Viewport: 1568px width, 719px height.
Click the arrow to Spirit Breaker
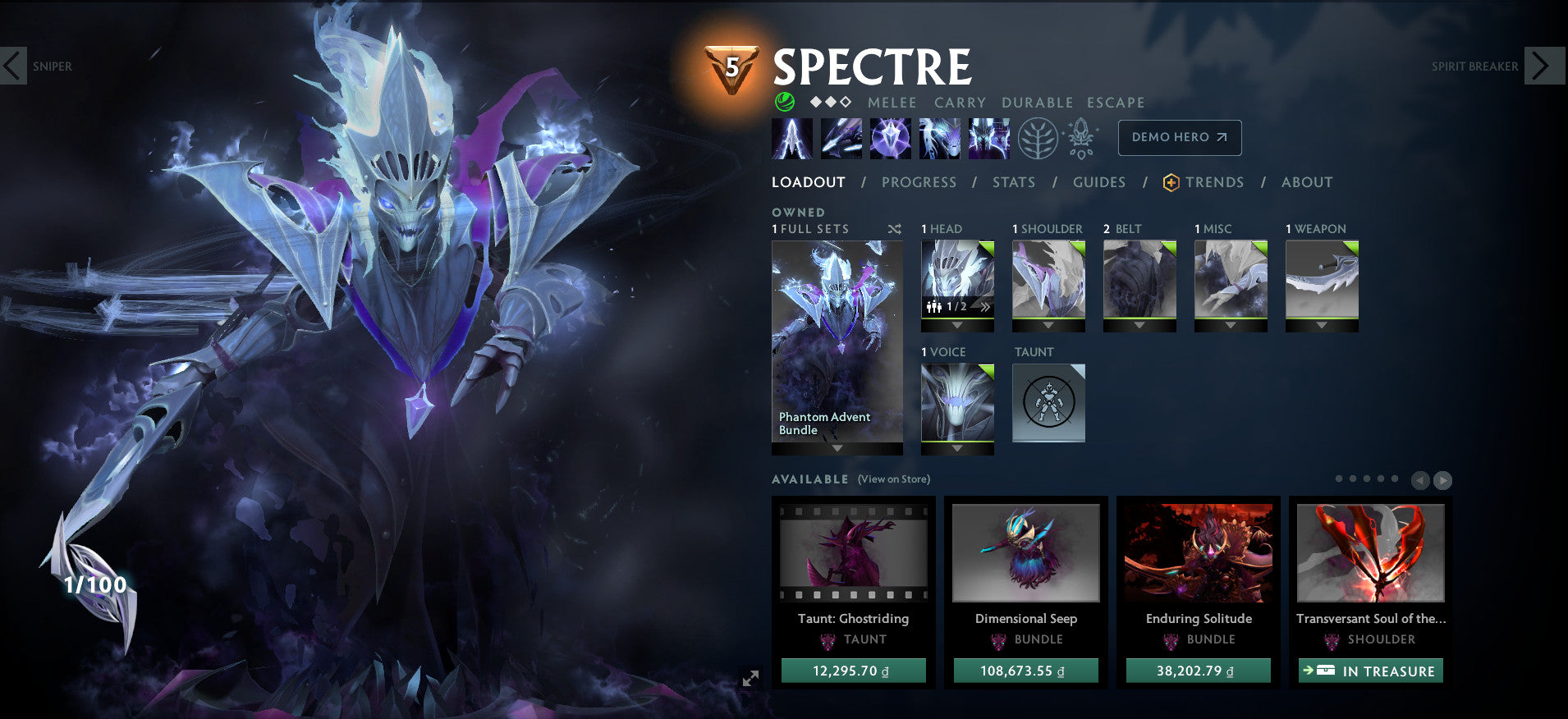pyautogui.click(x=1545, y=66)
